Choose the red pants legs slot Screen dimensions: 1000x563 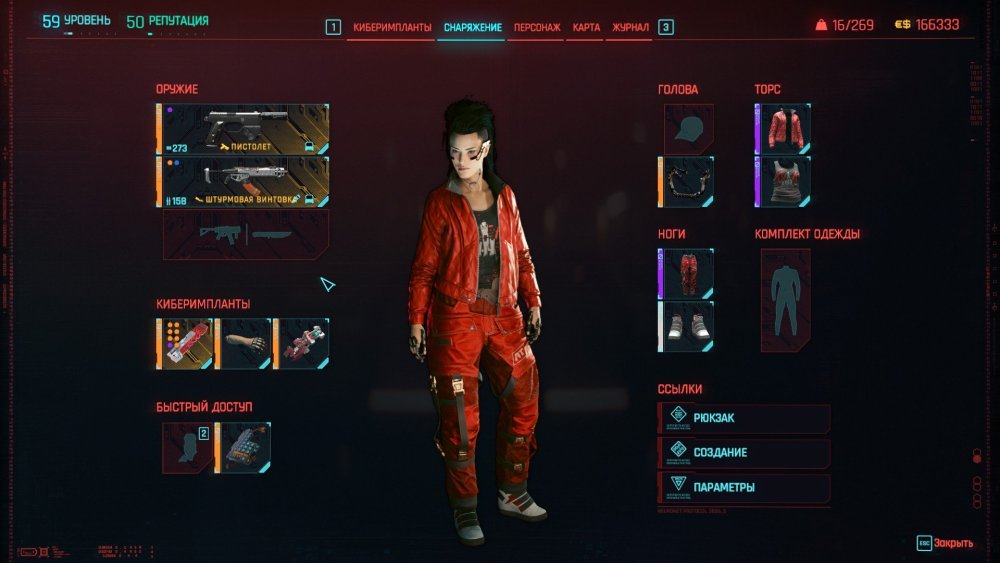(687, 274)
